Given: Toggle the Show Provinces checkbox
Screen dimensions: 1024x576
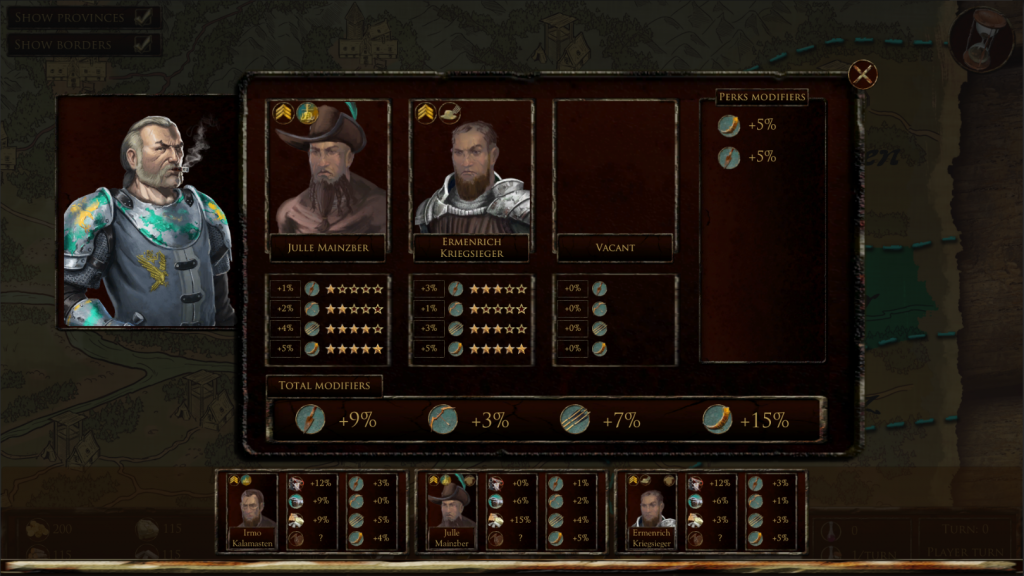Looking at the screenshot, I should pos(143,17).
